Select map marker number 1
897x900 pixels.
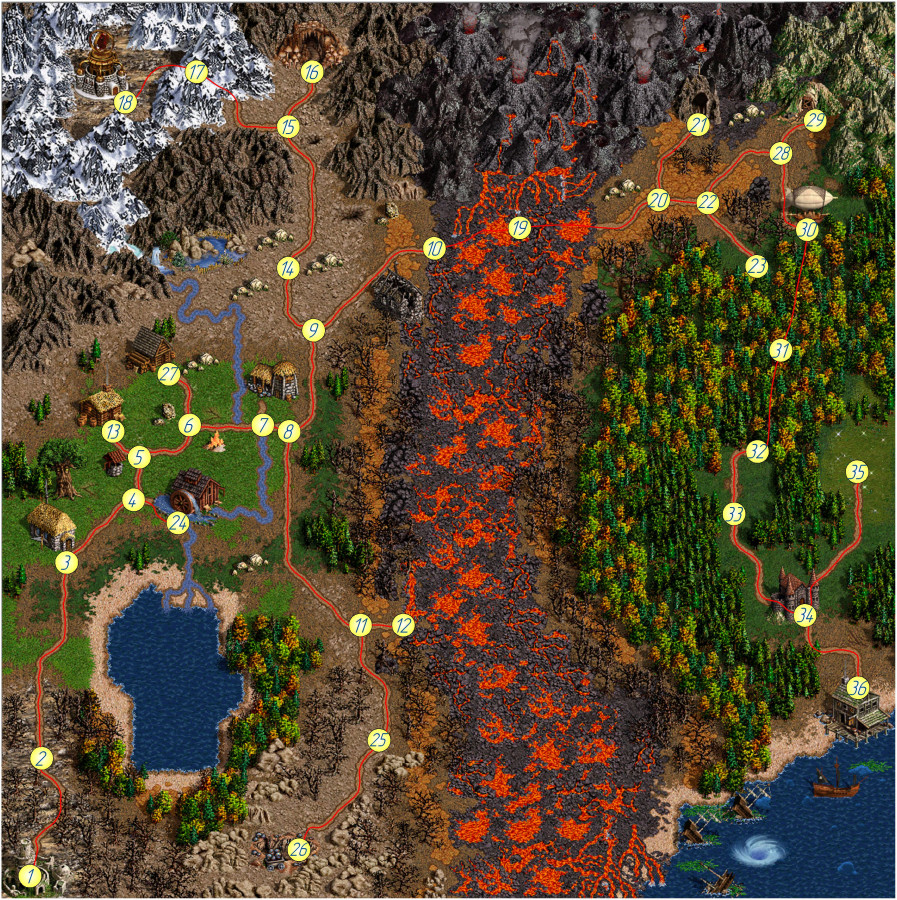(x=31, y=877)
